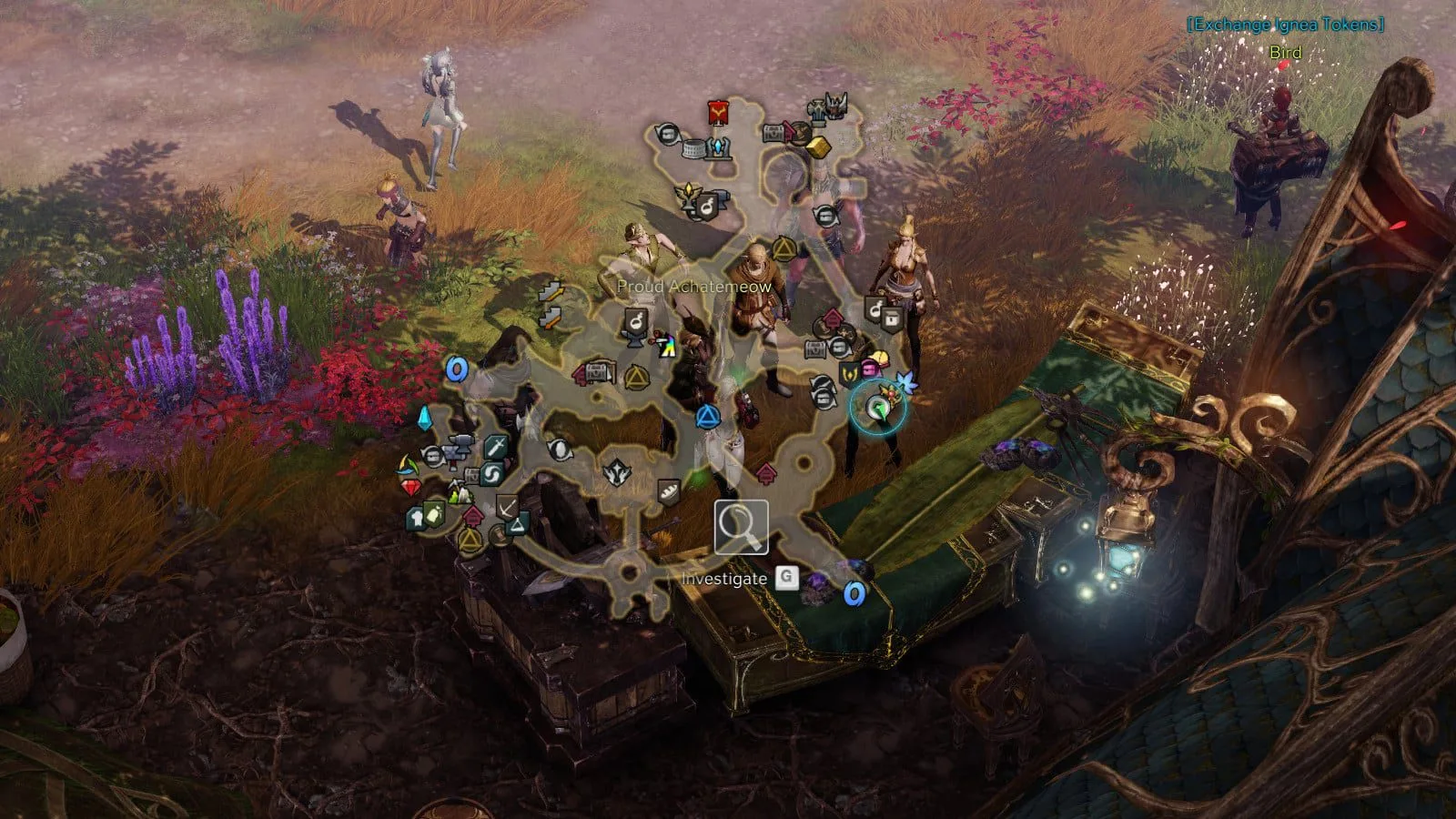1456x819 pixels.
Task: Select the silver winged emblem marker
Action: click(618, 473)
